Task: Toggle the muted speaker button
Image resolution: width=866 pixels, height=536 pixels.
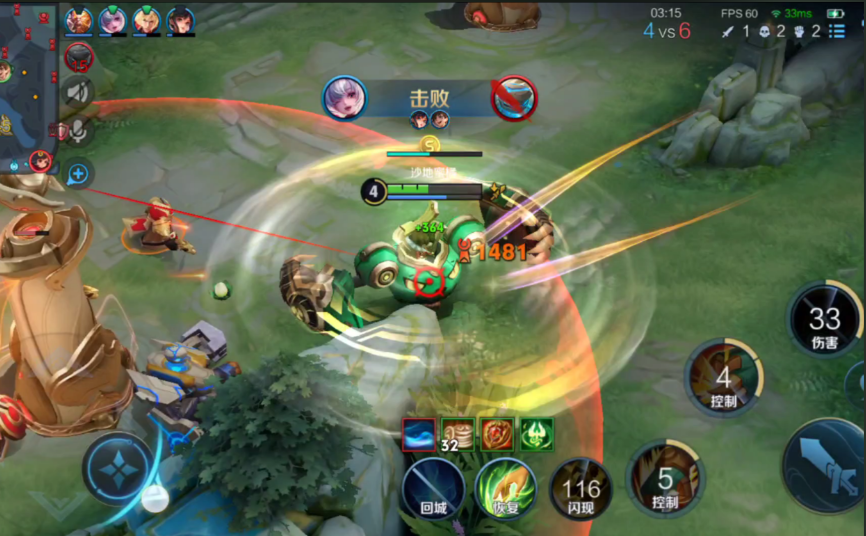Action: (x=78, y=93)
